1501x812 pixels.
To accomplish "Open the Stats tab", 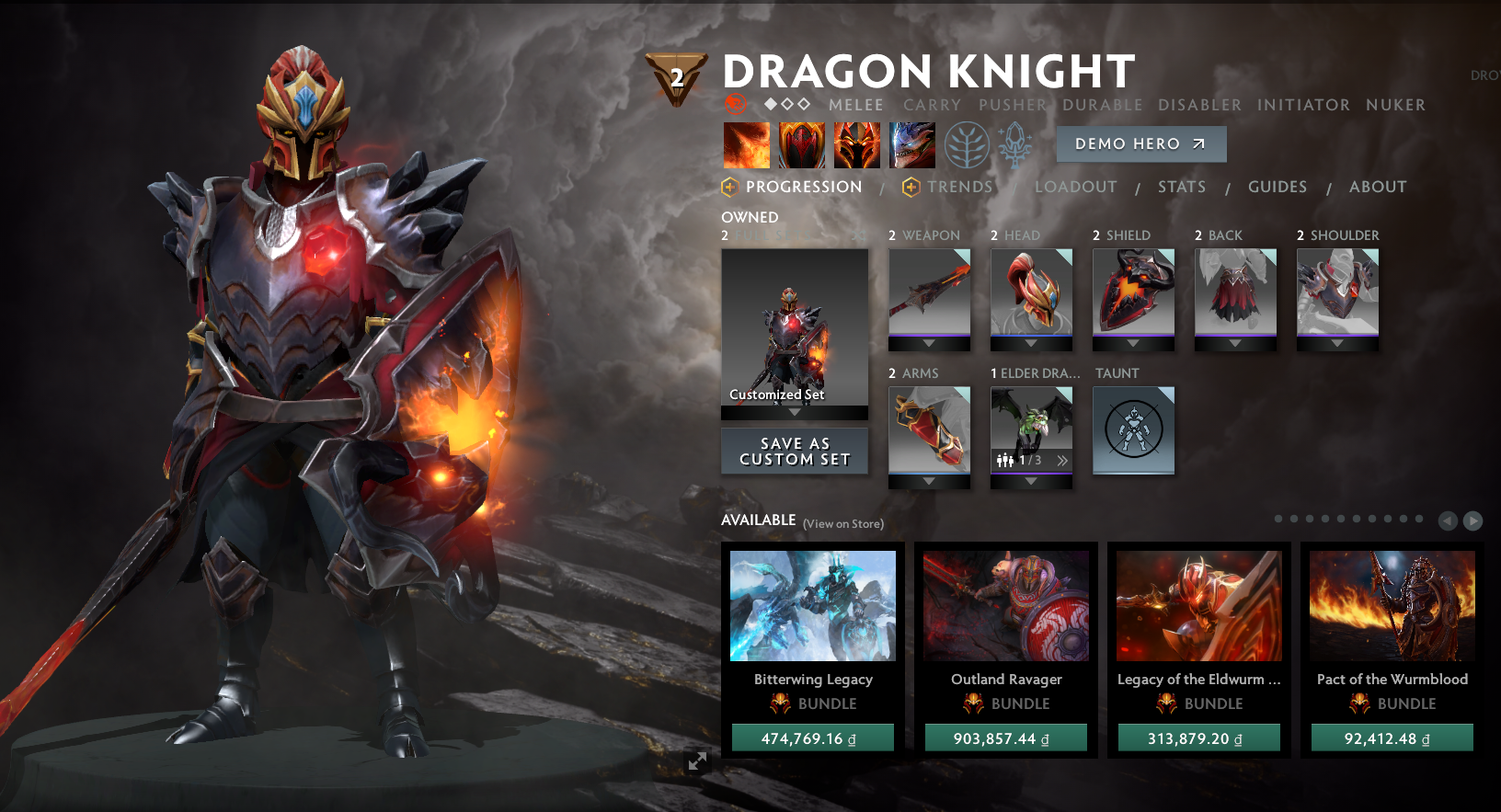I will coord(1182,187).
